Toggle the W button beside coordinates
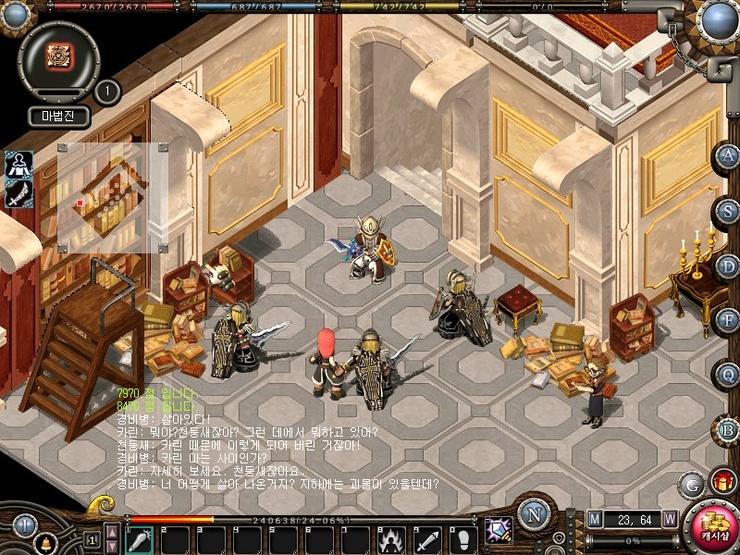740x555 pixels. point(669,518)
